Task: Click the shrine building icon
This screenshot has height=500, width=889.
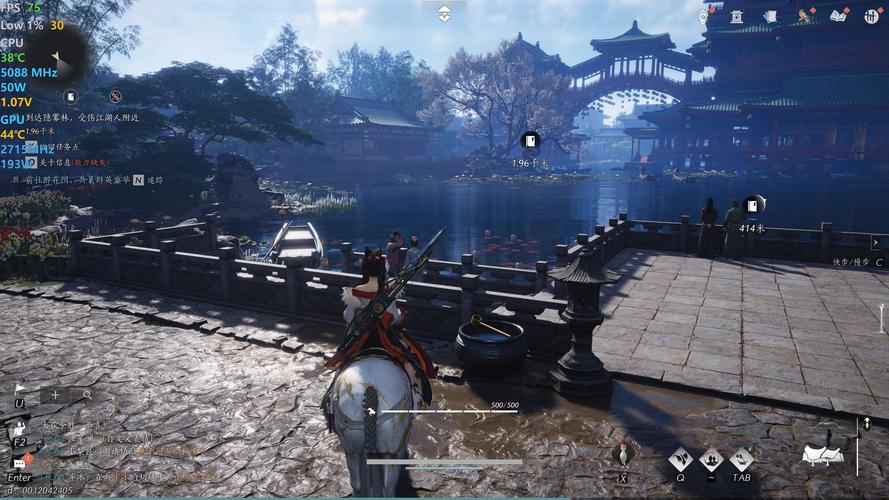Action: pyautogui.click(x=737, y=16)
